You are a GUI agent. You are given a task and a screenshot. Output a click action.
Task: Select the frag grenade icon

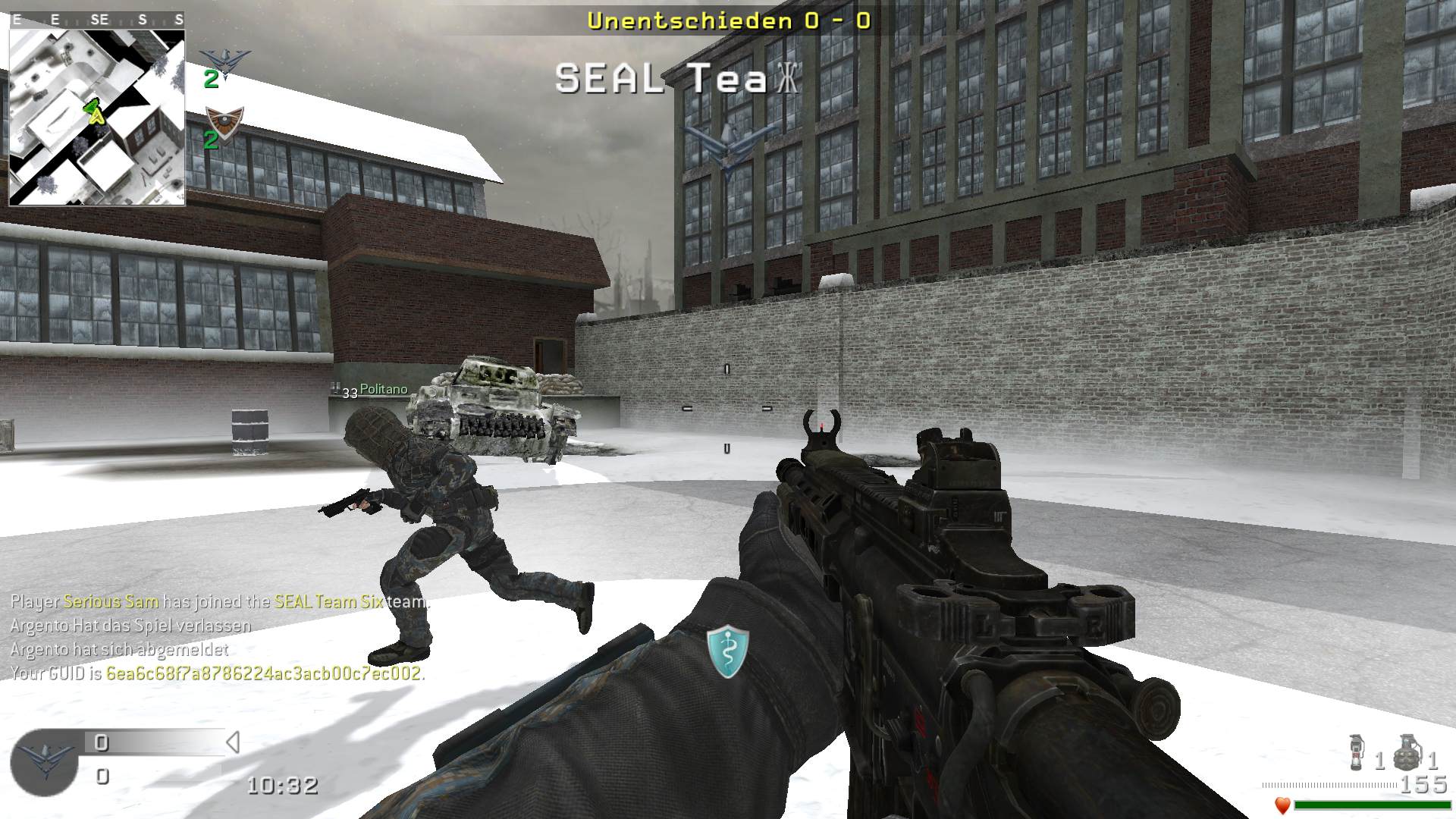pos(1407,752)
